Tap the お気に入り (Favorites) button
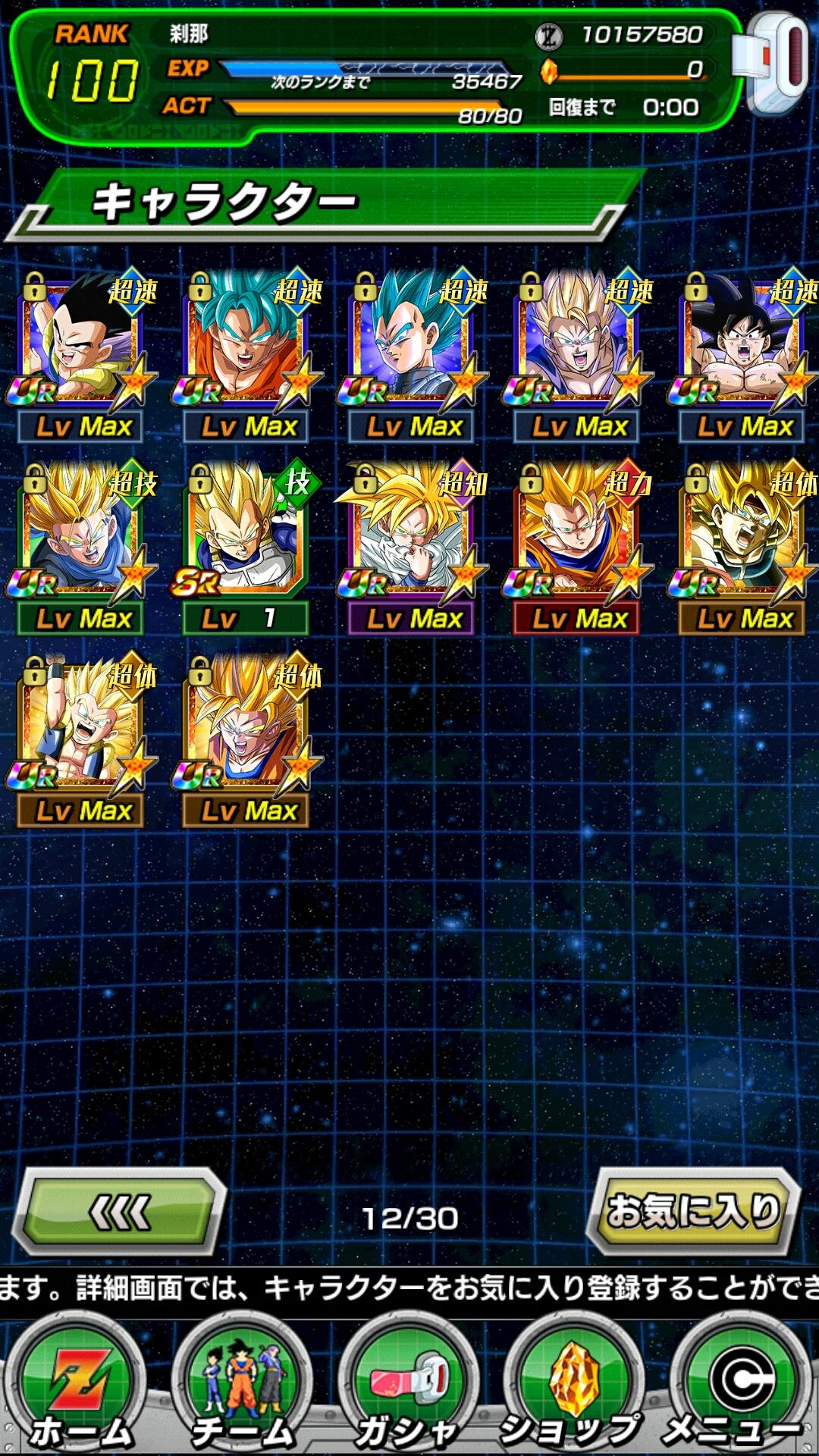 pyautogui.click(x=693, y=1211)
